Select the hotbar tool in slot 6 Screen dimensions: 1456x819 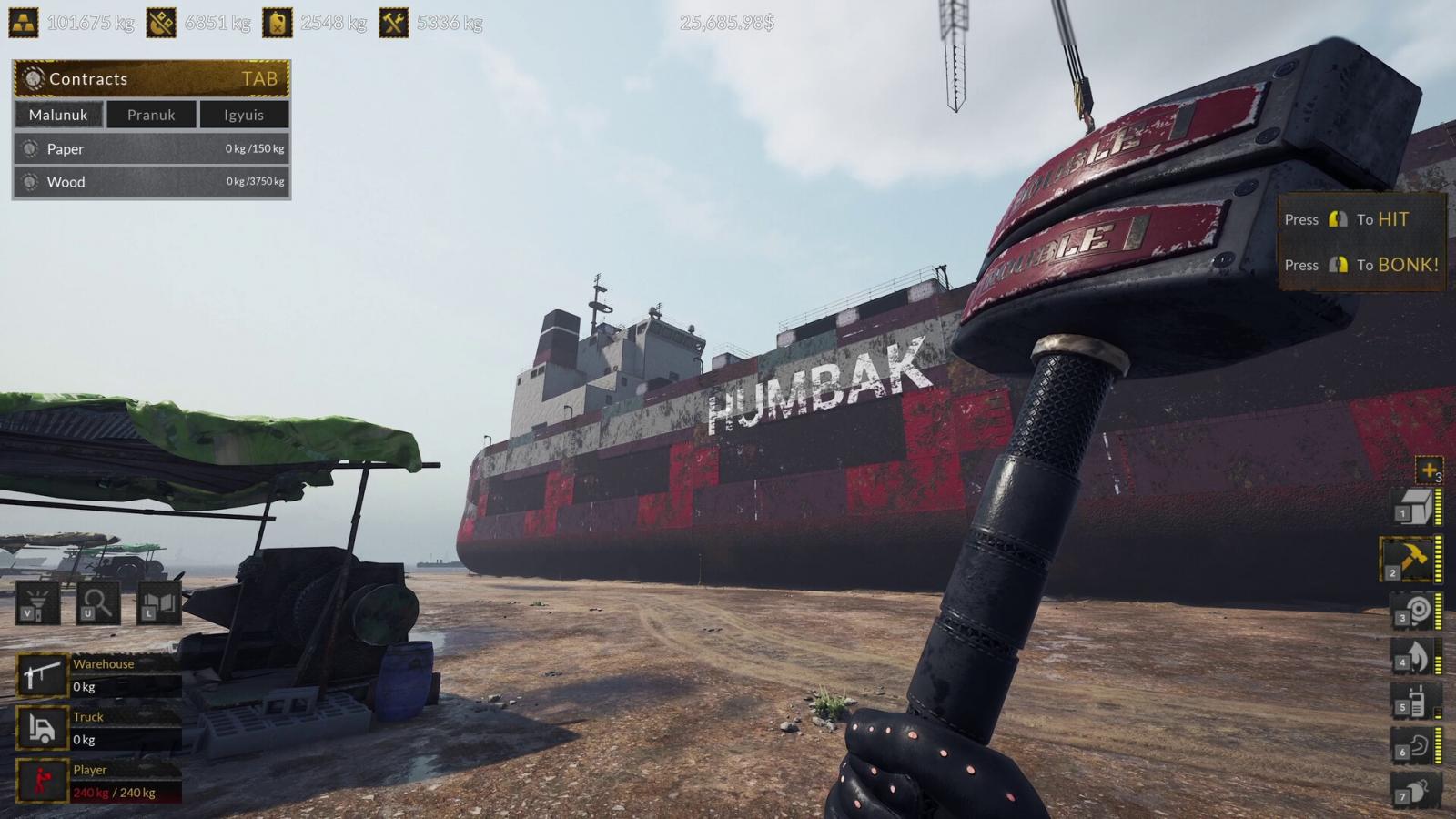pyautogui.click(x=1415, y=746)
